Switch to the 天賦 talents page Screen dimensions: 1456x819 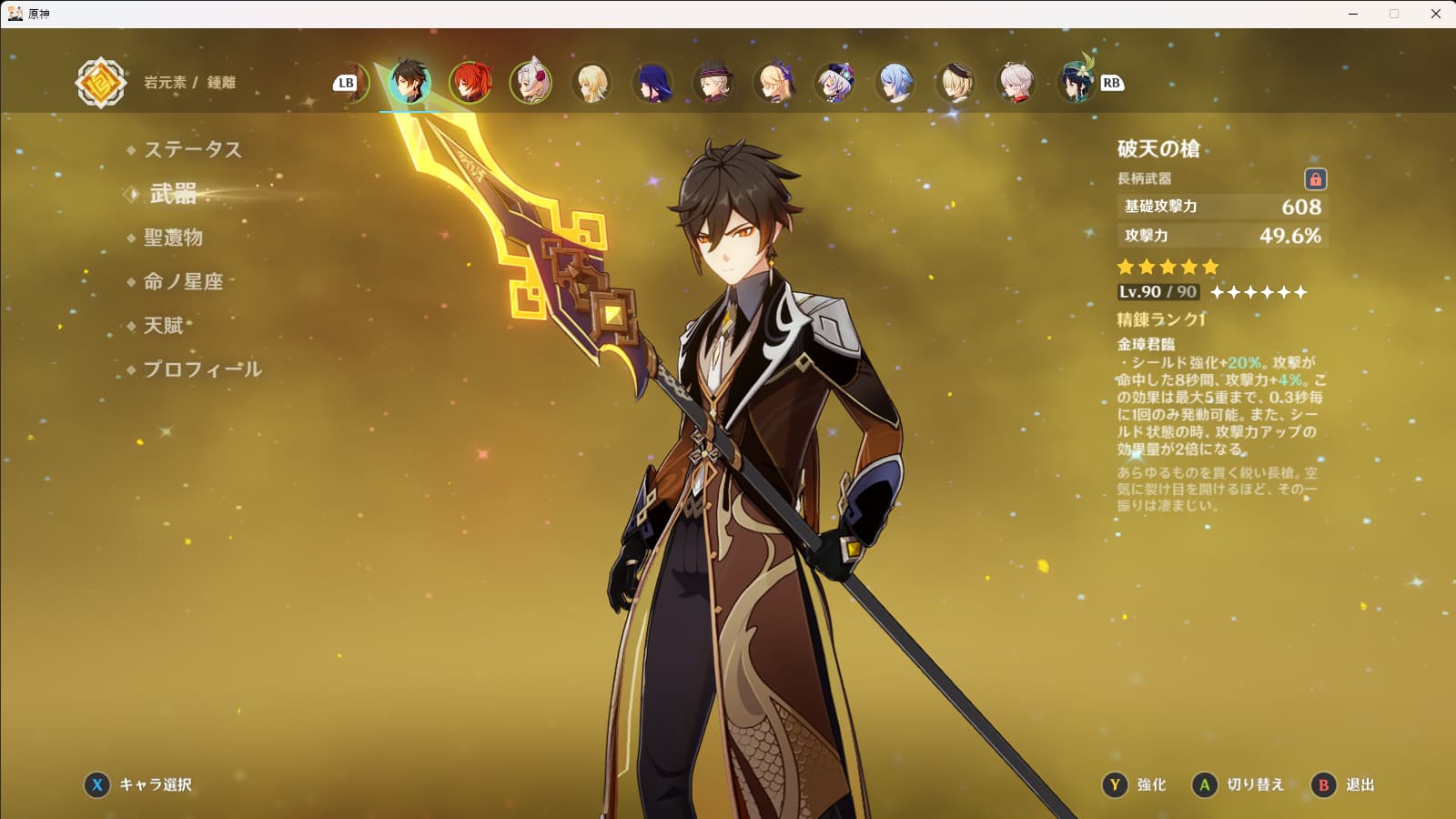point(163,325)
